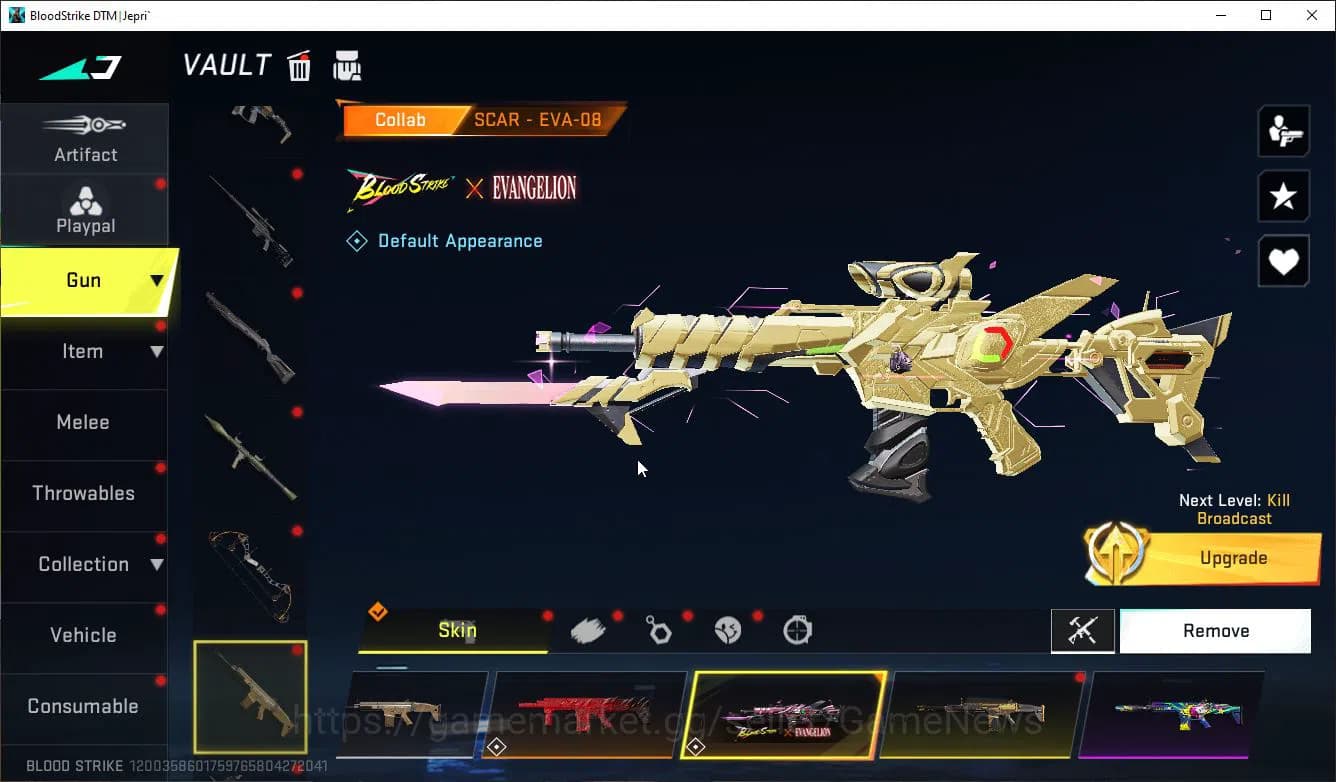This screenshot has height=782, width=1336.
Task: Switch to the Skin tab
Action: coord(457,630)
